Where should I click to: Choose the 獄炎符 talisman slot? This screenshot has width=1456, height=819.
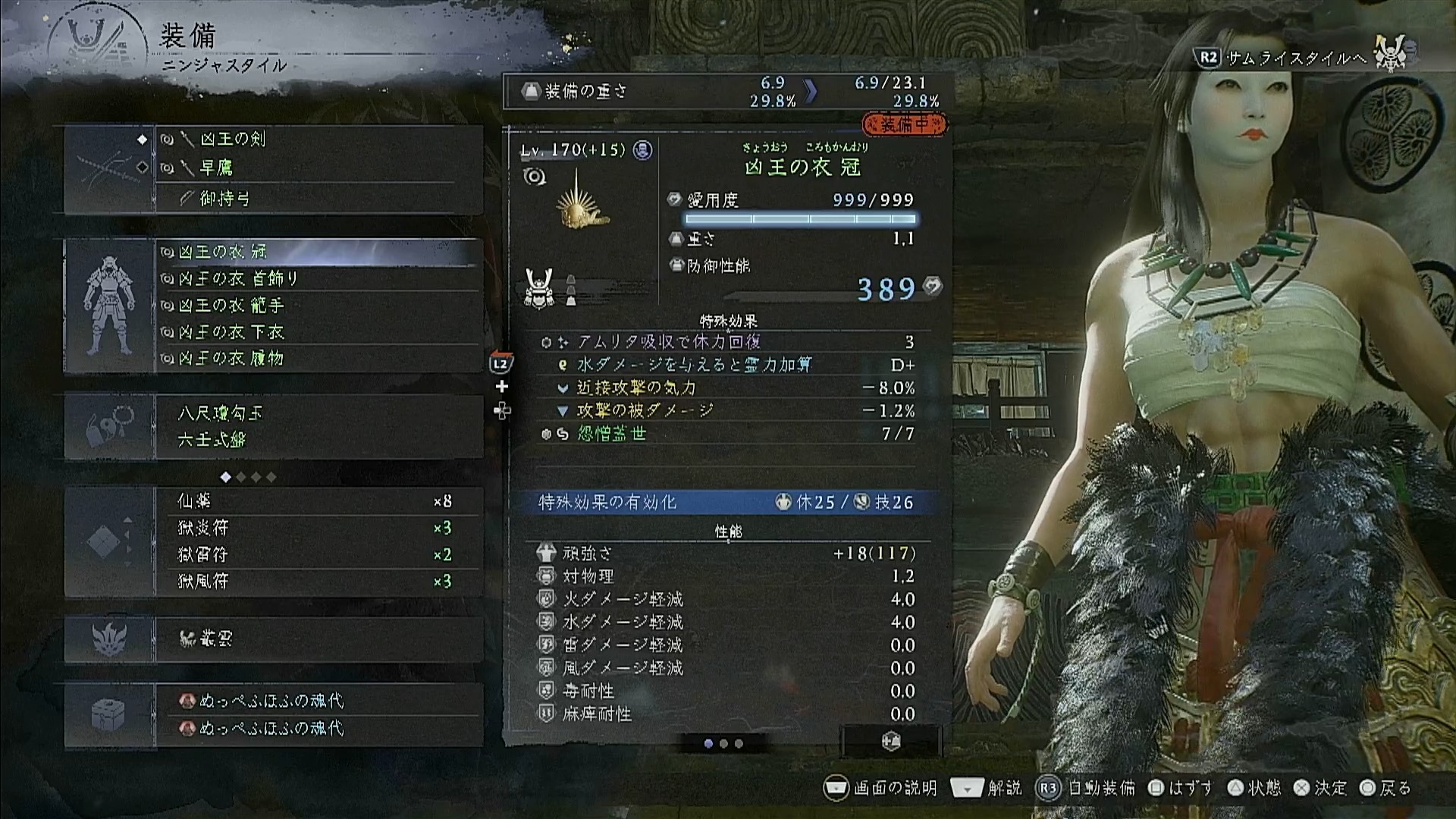[318, 528]
